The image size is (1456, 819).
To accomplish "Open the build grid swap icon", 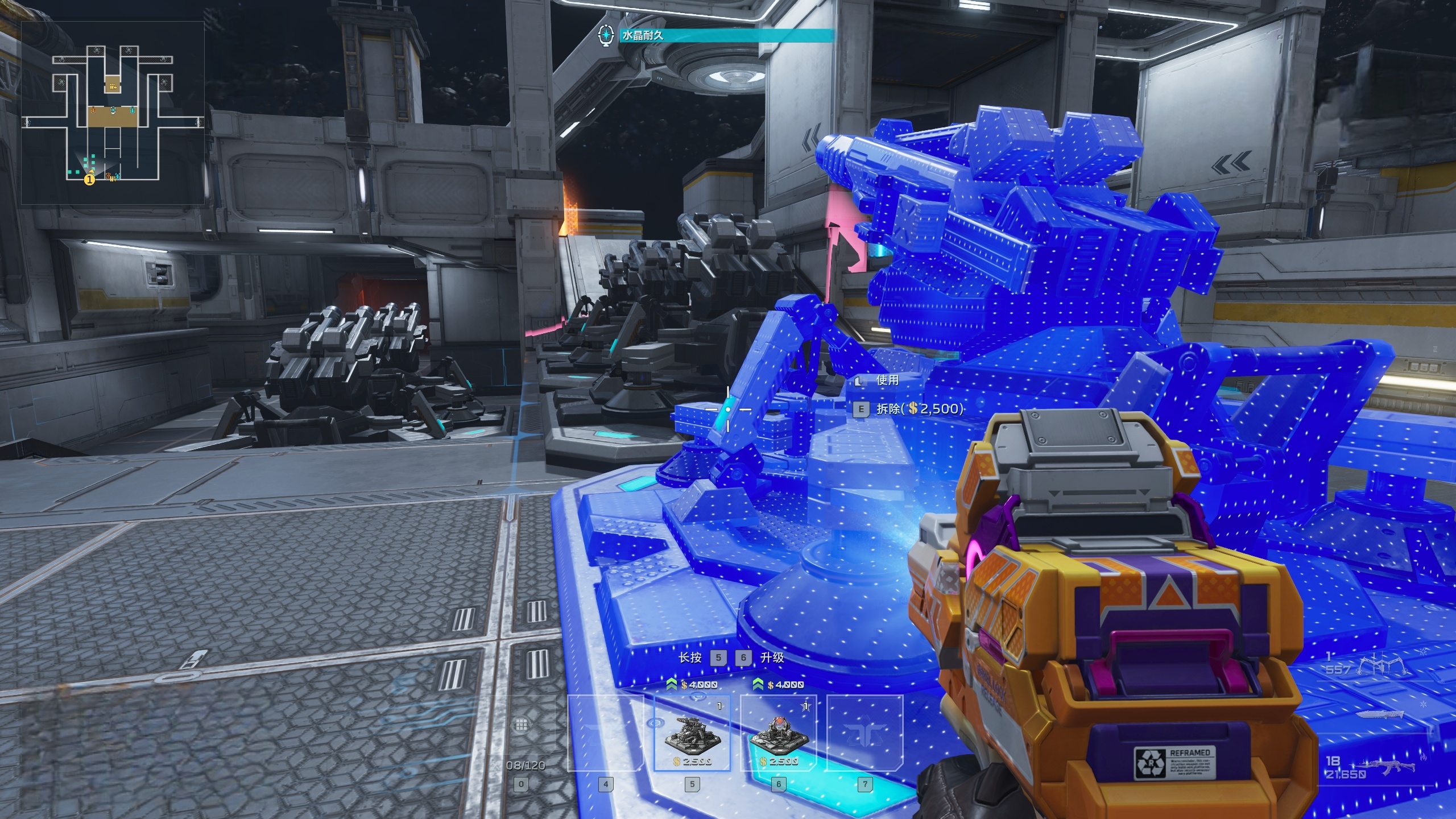I will 520,725.
